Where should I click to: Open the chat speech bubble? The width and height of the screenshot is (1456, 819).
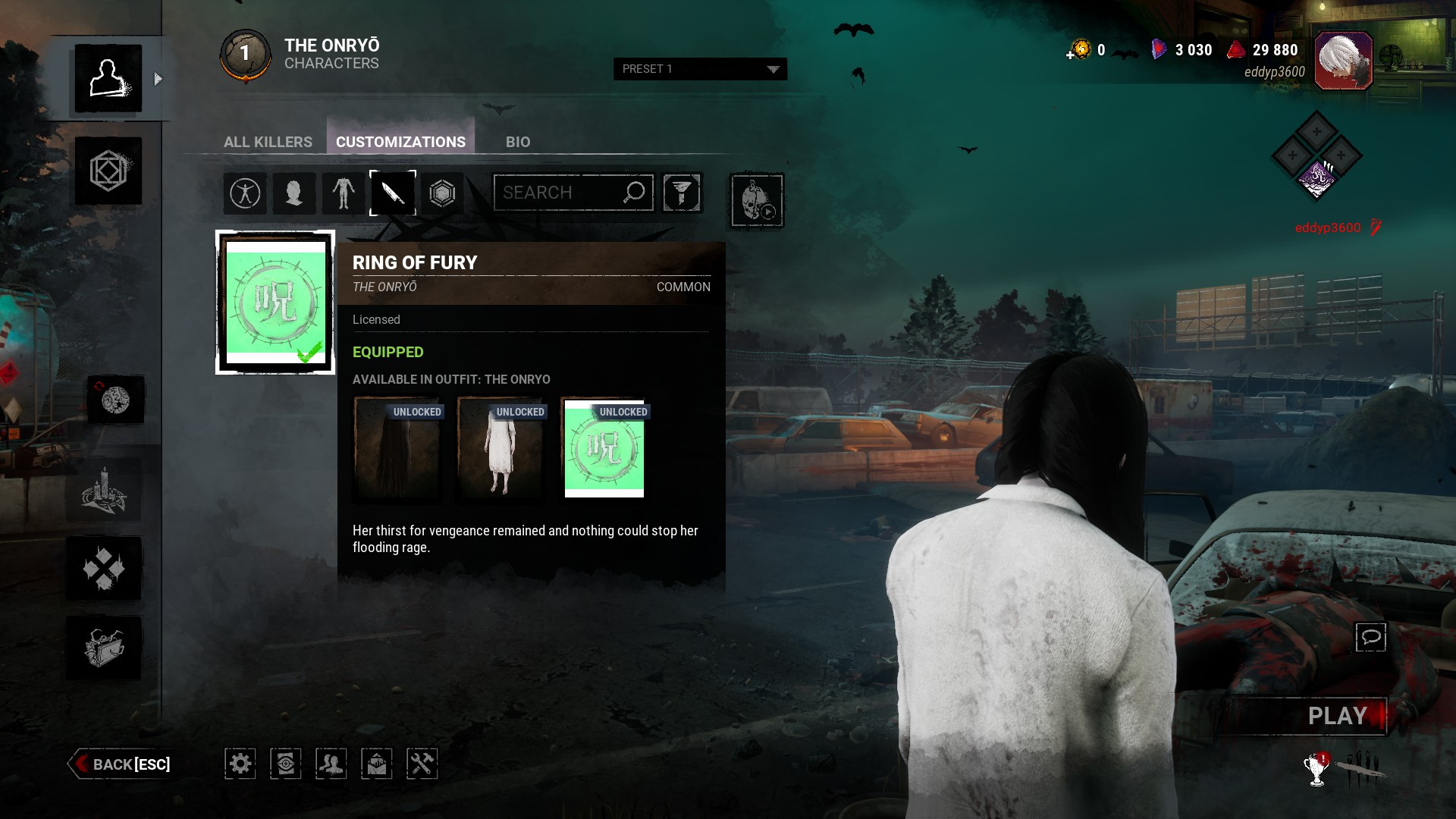[x=1370, y=637]
